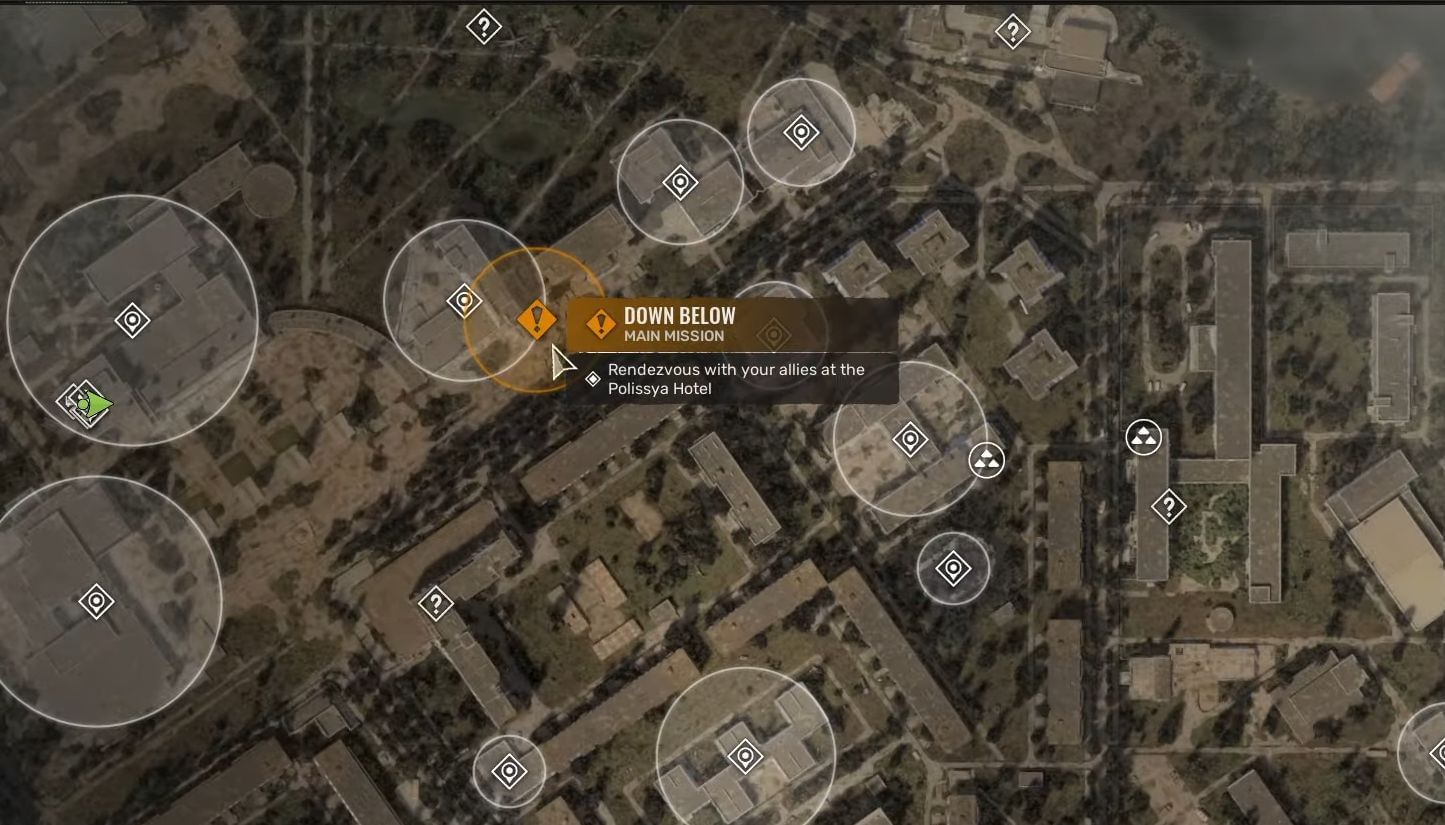Click the small objective diamond bullet in the tooltip
Viewport: 1445px width, 825px height.
pos(595,378)
